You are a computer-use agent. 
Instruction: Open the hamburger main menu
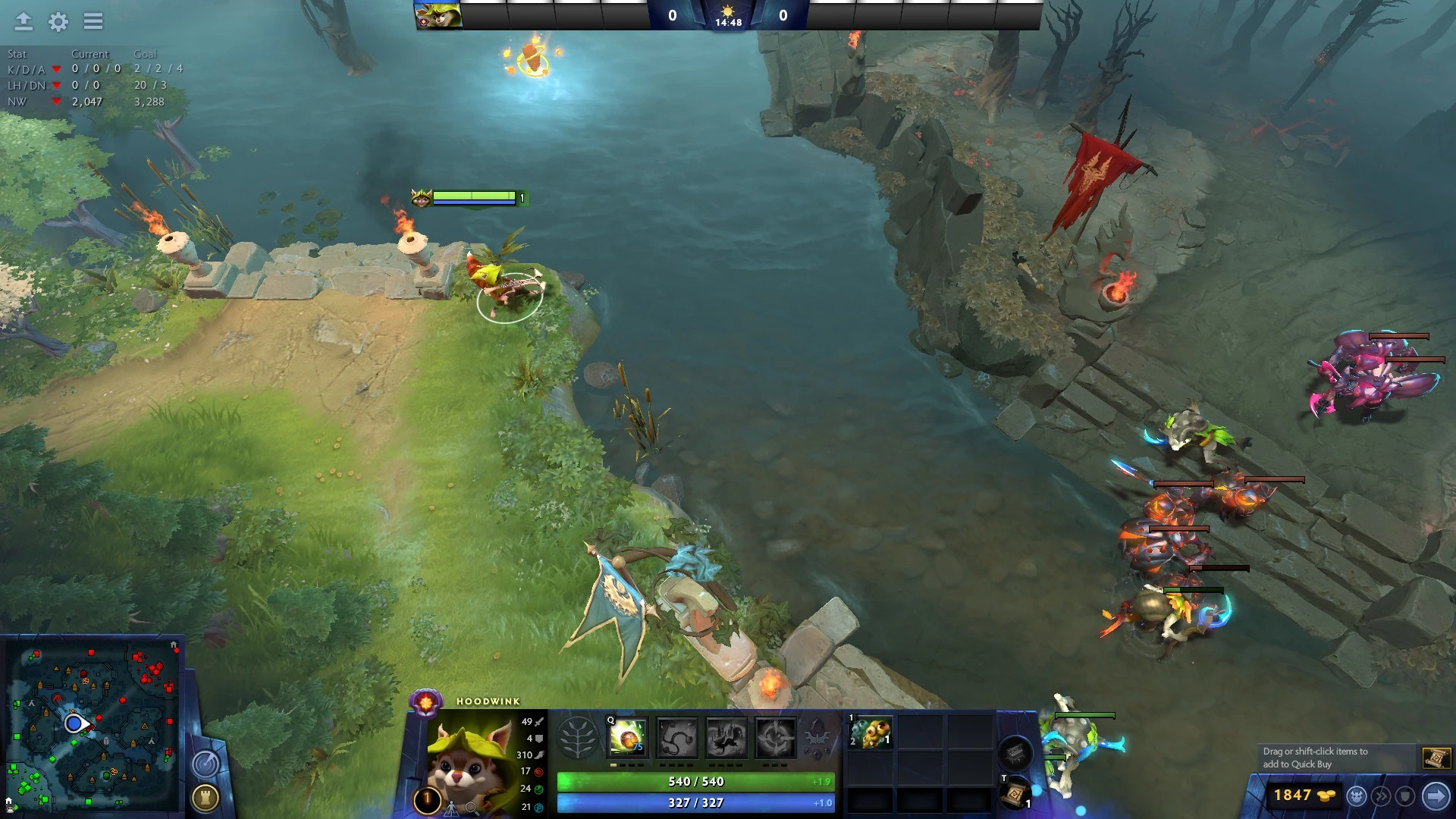93,21
